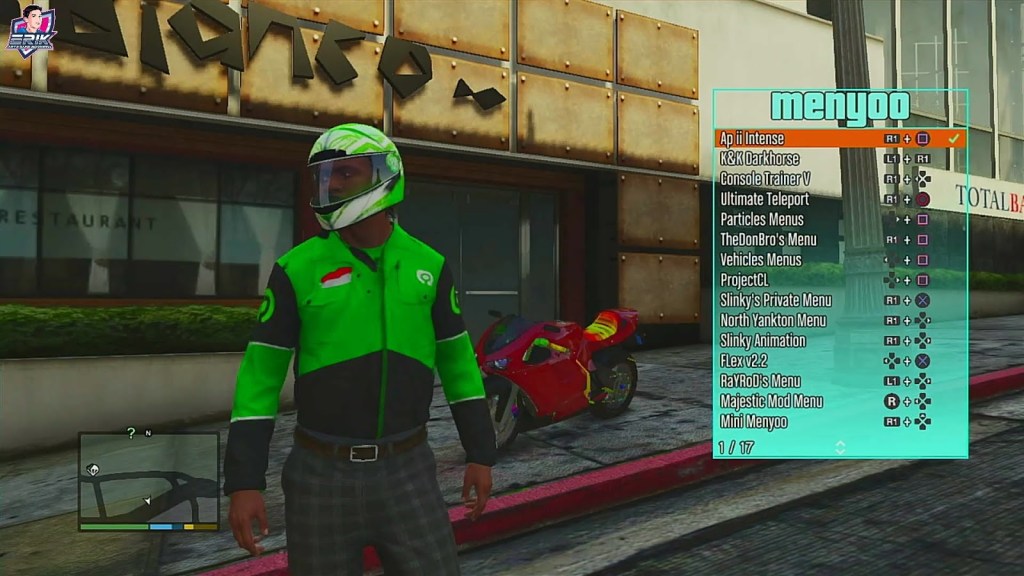Choose the Vehicles Menus entry

point(761,260)
